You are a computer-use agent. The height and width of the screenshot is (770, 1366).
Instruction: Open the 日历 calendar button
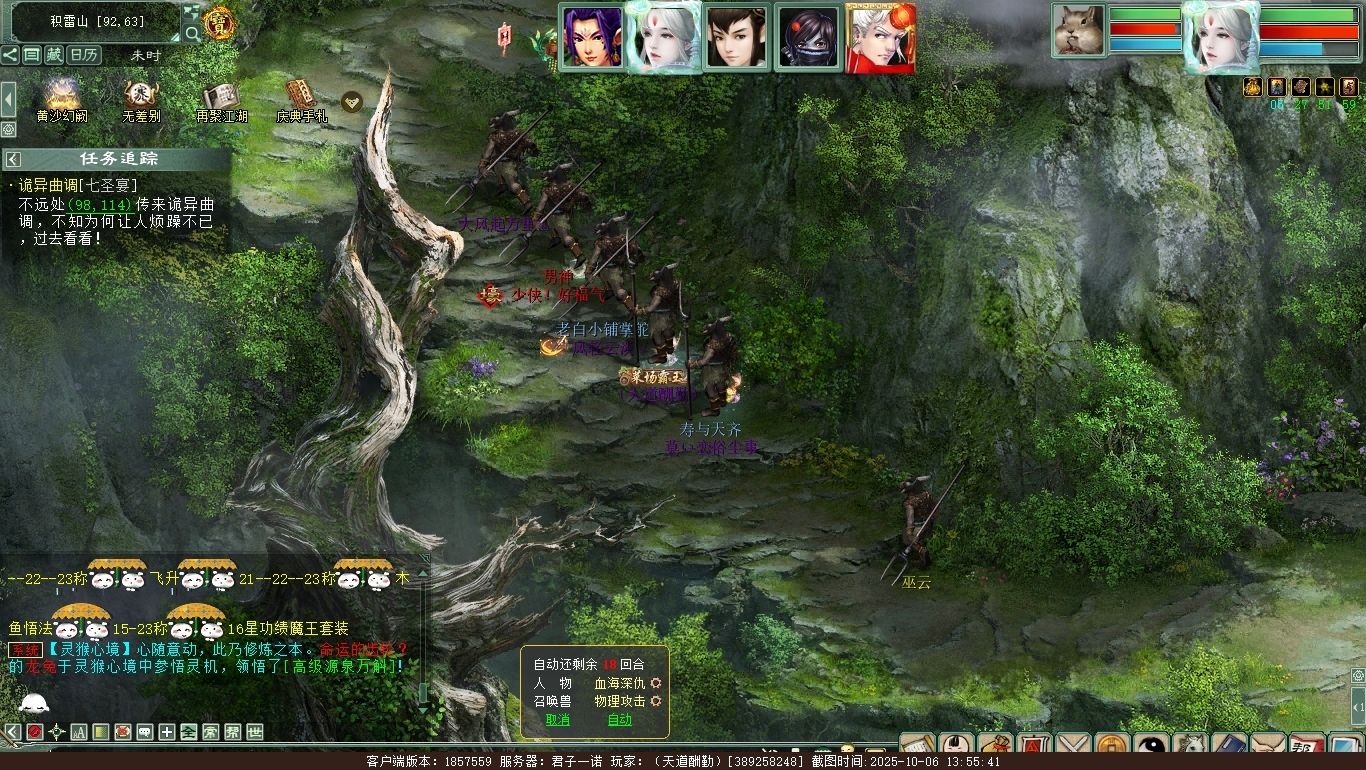point(84,55)
